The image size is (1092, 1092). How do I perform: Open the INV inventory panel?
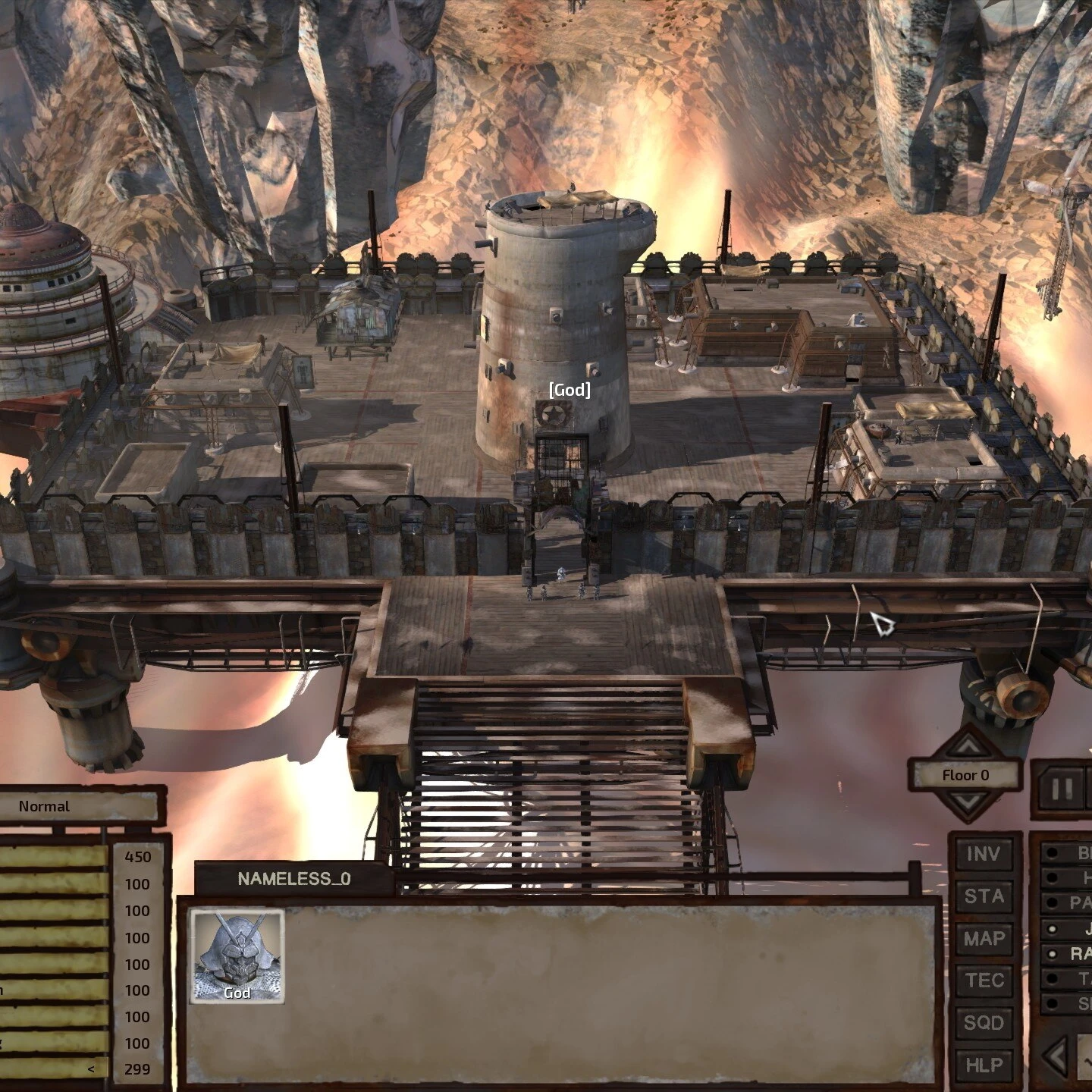tap(984, 855)
